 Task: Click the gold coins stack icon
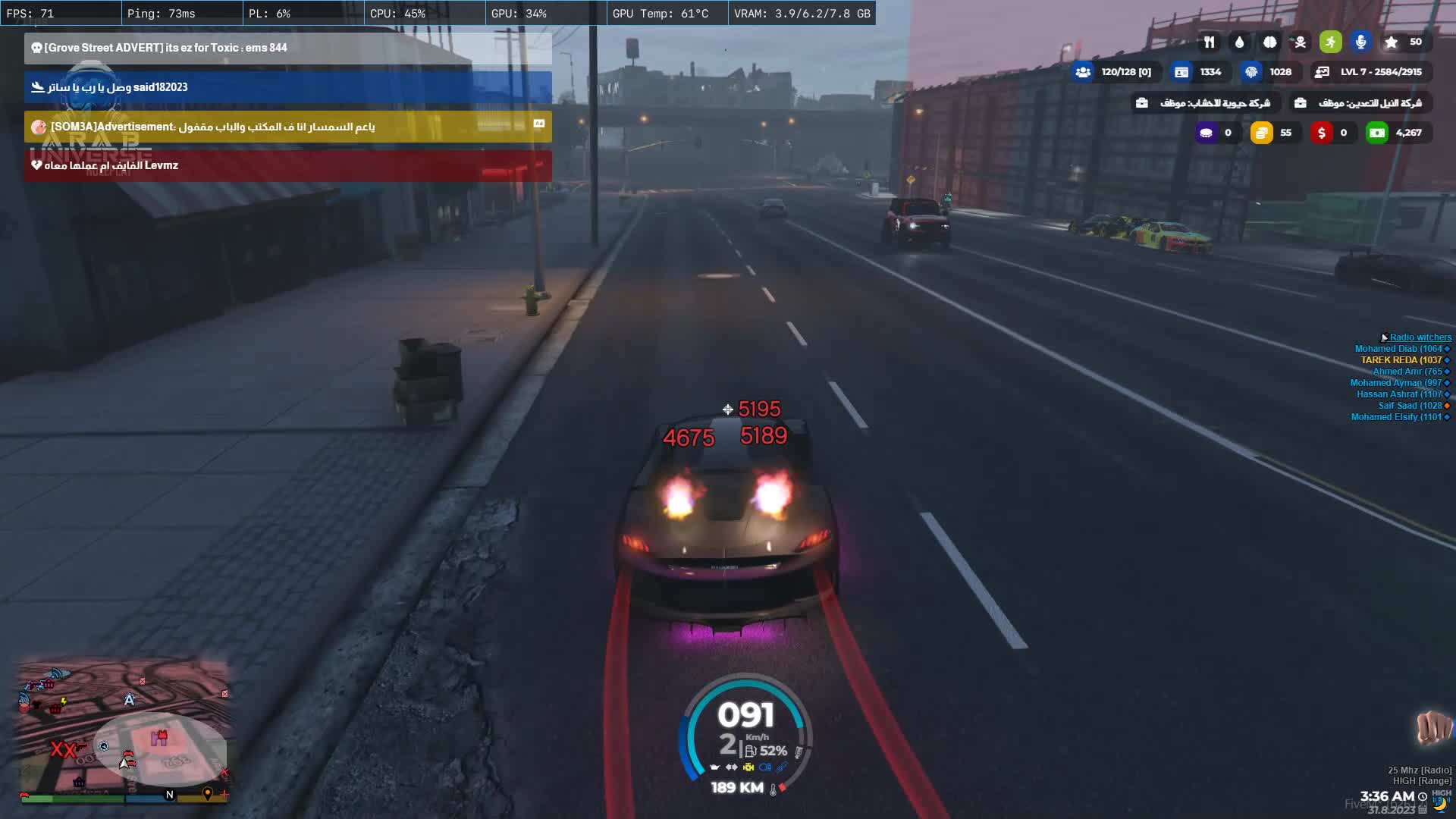[x=1261, y=133]
